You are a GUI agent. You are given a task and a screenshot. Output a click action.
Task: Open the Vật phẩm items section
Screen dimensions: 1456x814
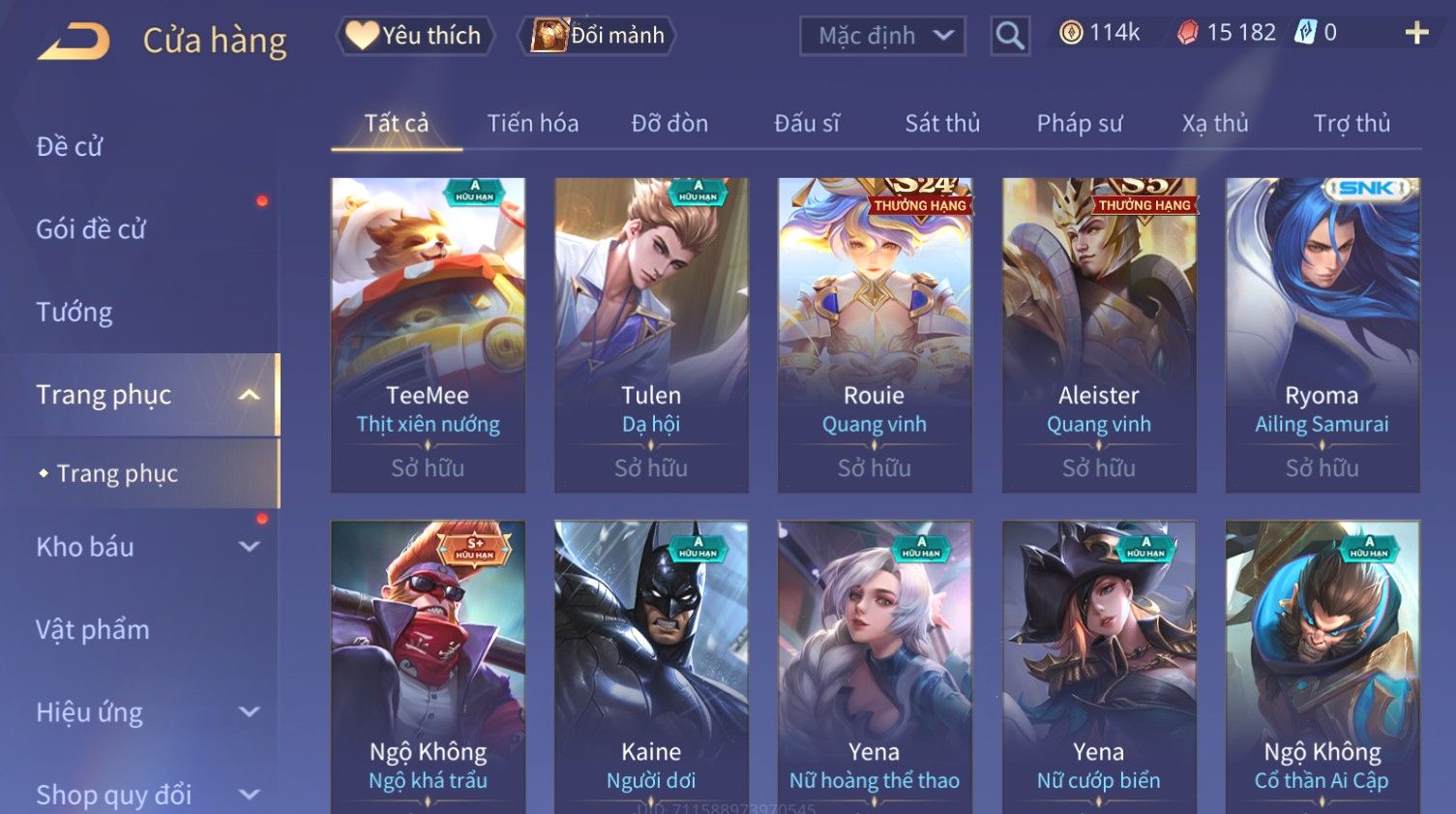pyautogui.click(x=93, y=630)
